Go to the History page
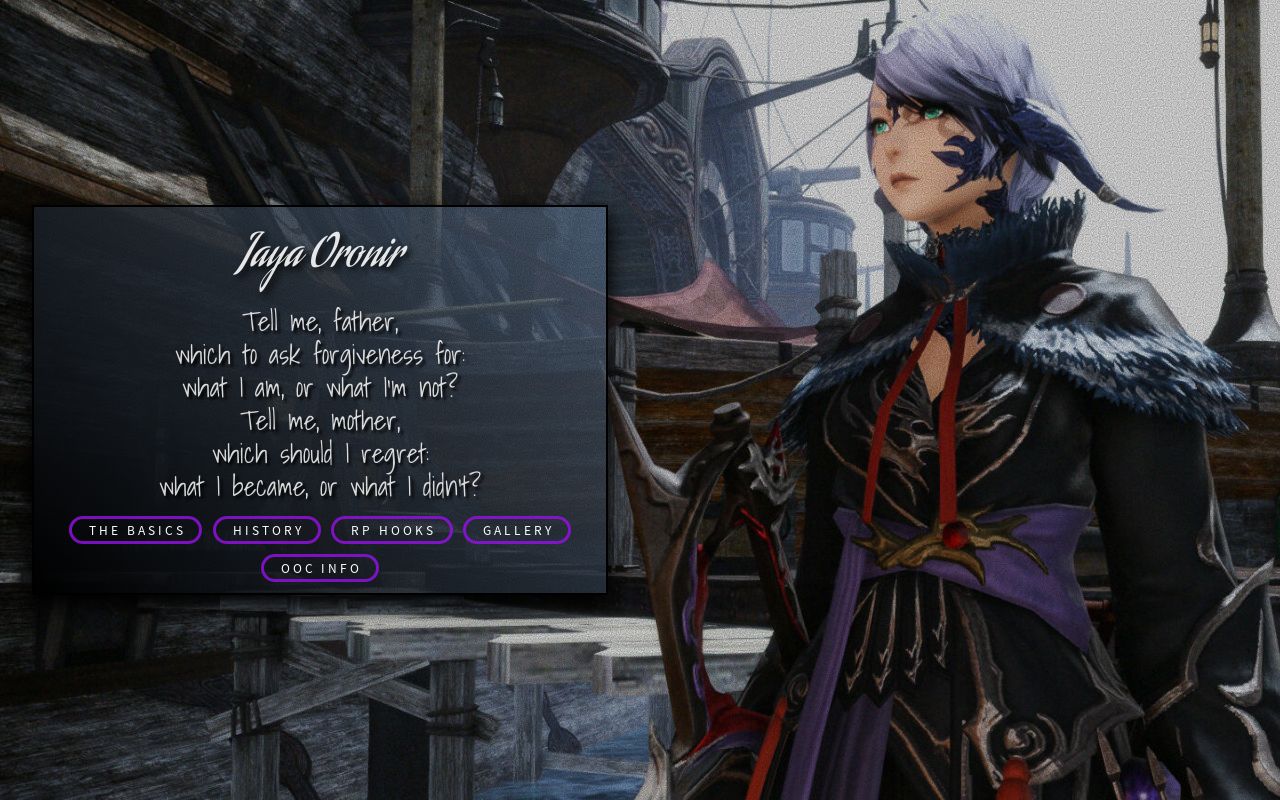Image resolution: width=1280 pixels, height=800 pixels. pos(267,530)
